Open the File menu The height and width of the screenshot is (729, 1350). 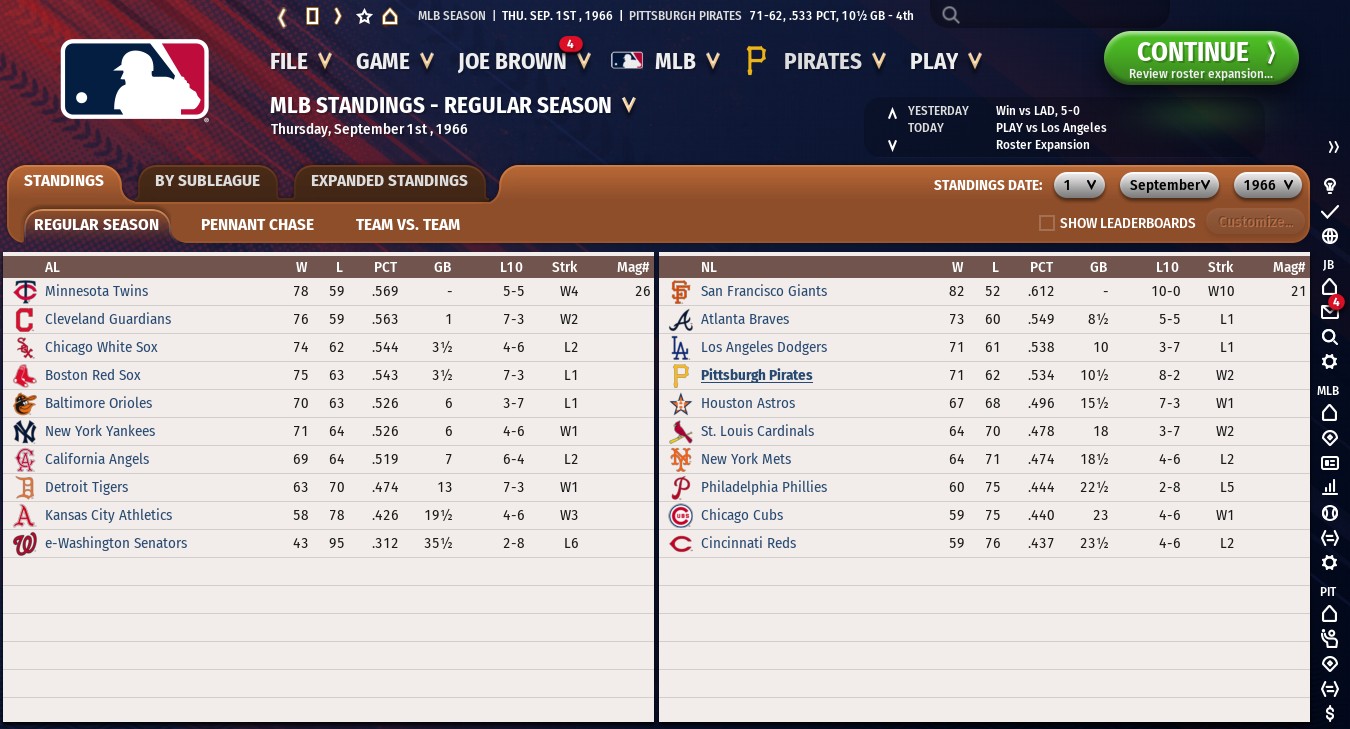[300, 61]
